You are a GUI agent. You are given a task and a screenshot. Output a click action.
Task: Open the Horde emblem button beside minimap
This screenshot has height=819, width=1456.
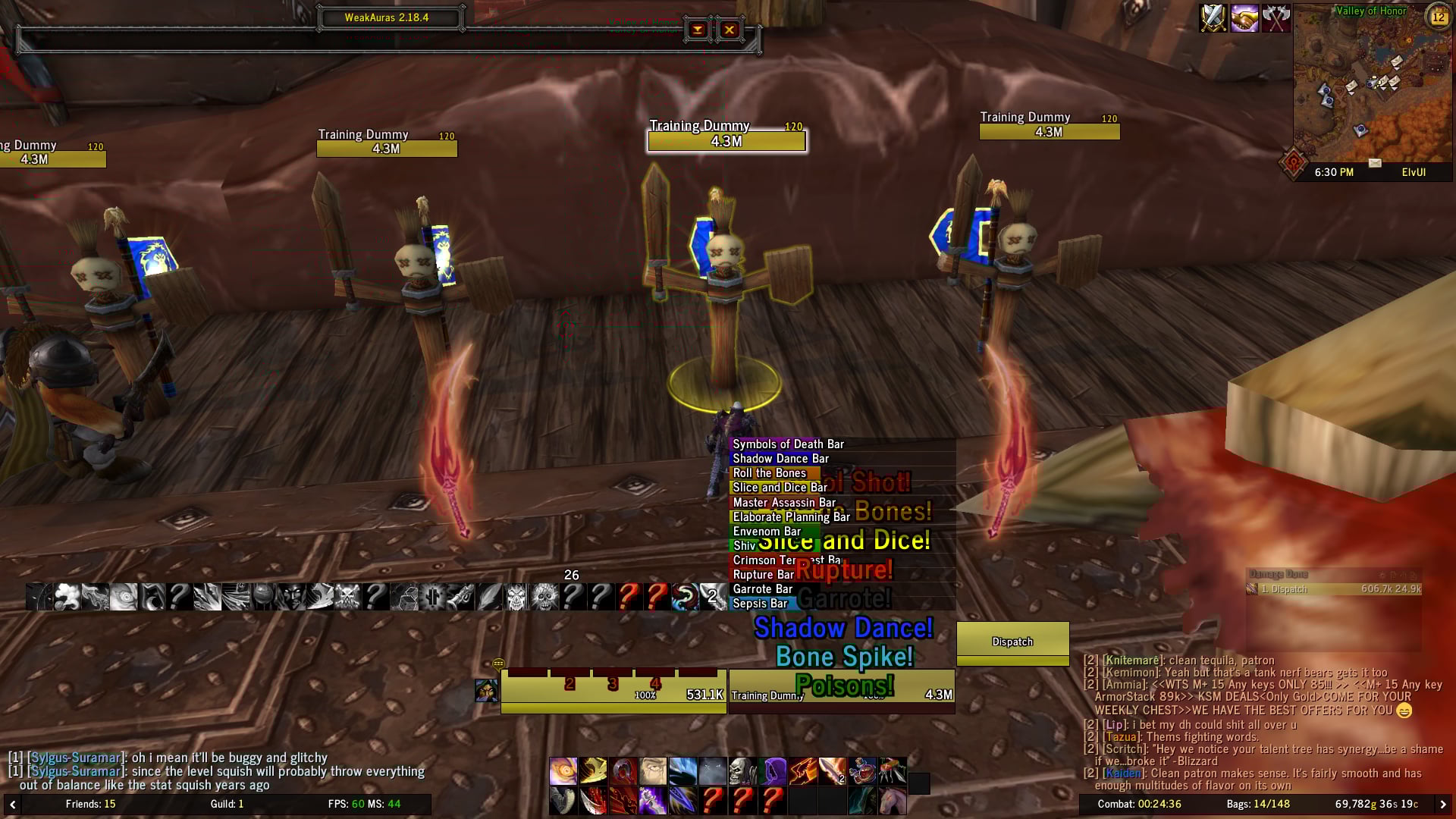[1293, 162]
